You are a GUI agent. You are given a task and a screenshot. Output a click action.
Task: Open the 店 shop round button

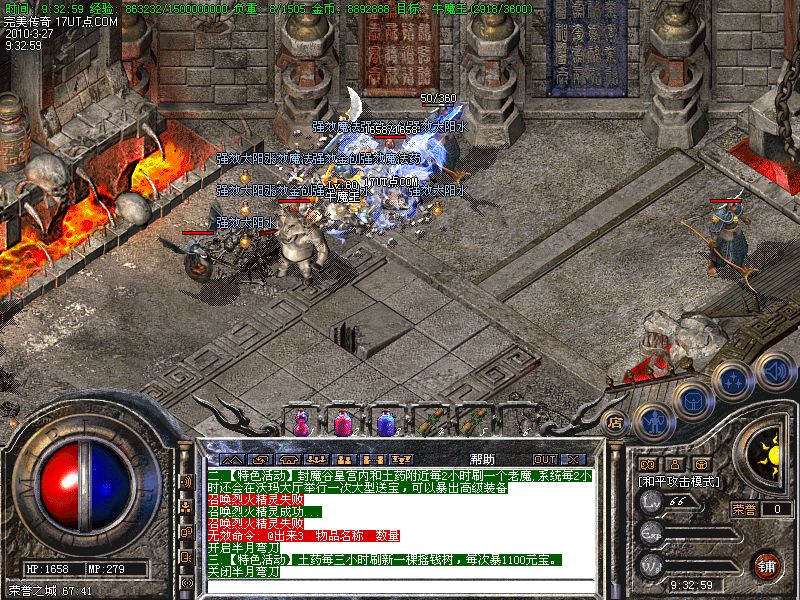[616, 422]
